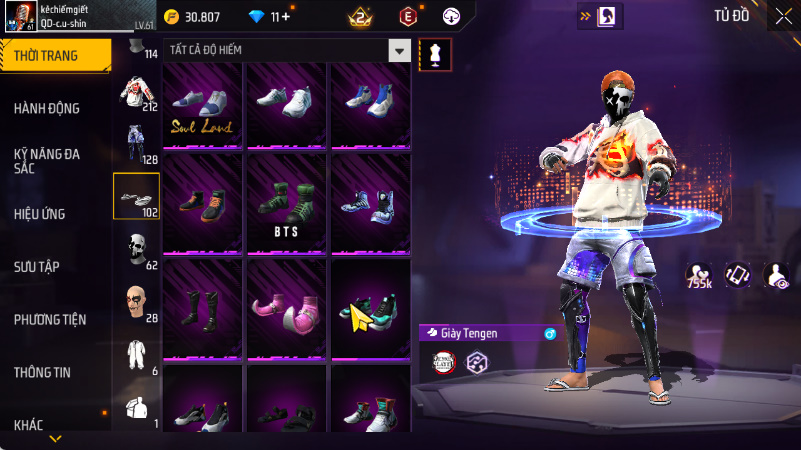Open the player profile avatar

click(x=24, y=17)
